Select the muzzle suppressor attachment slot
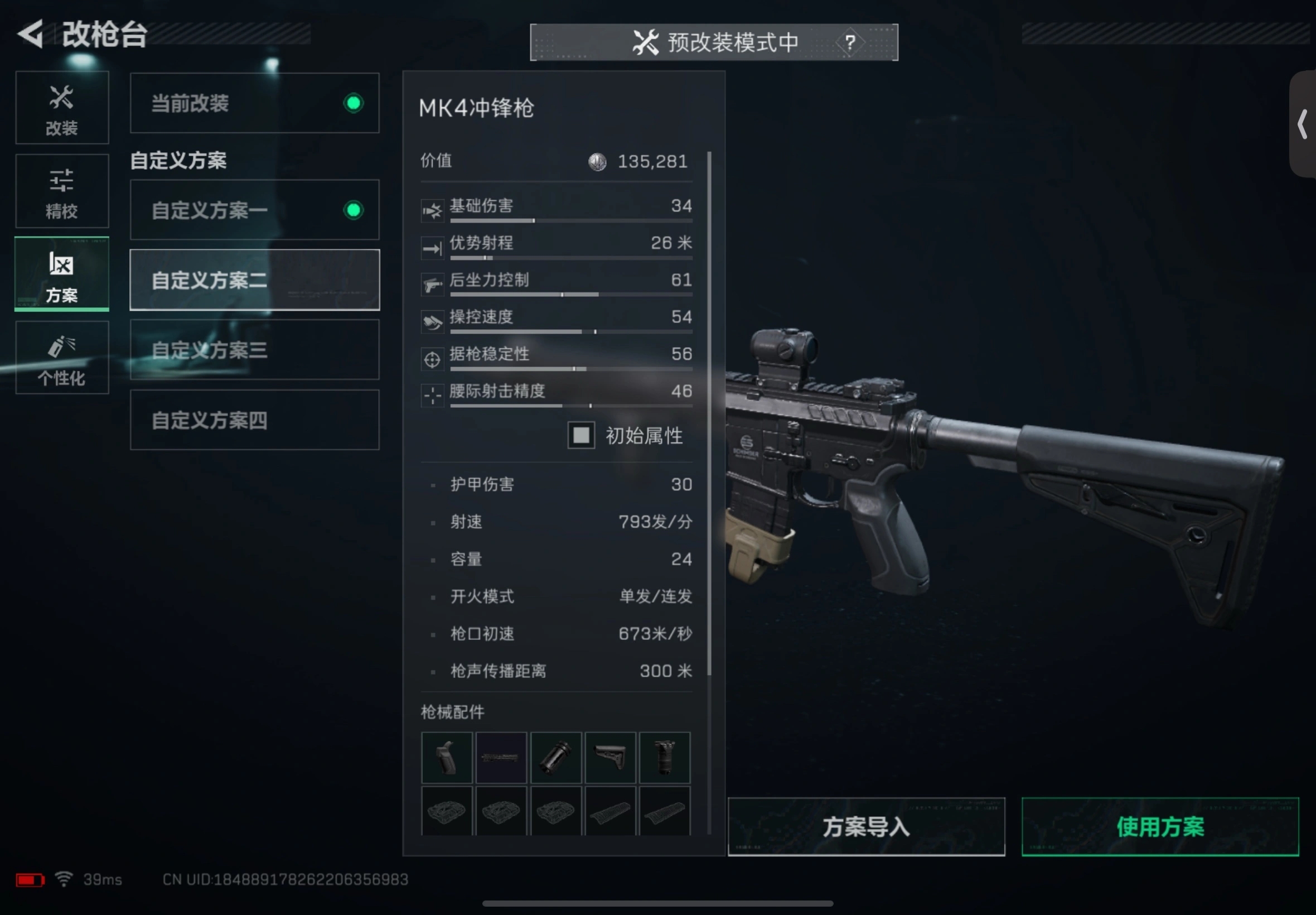The image size is (1316, 915). [x=556, y=757]
